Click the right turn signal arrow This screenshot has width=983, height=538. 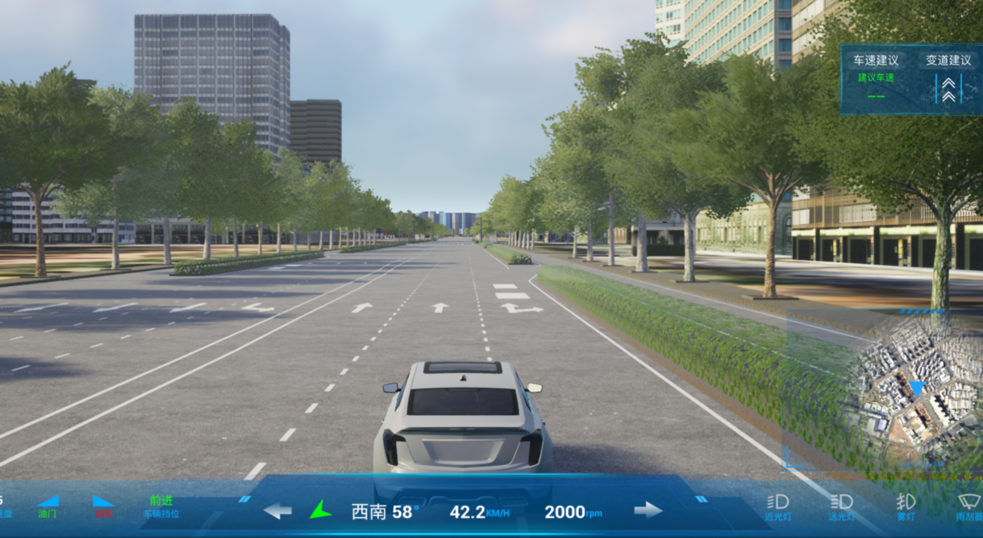pos(648,510)
